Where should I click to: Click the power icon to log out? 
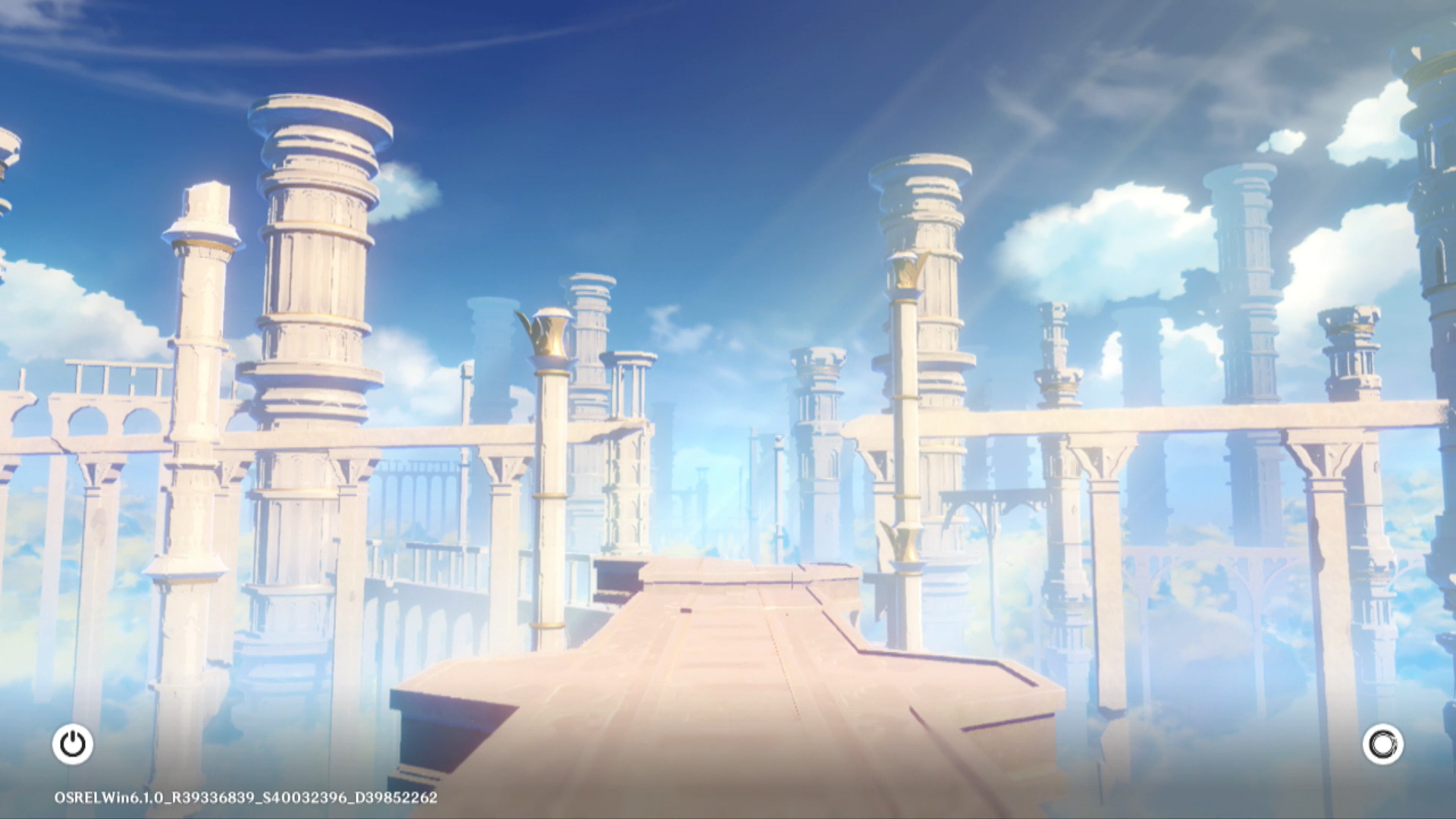tap(73, 744)
